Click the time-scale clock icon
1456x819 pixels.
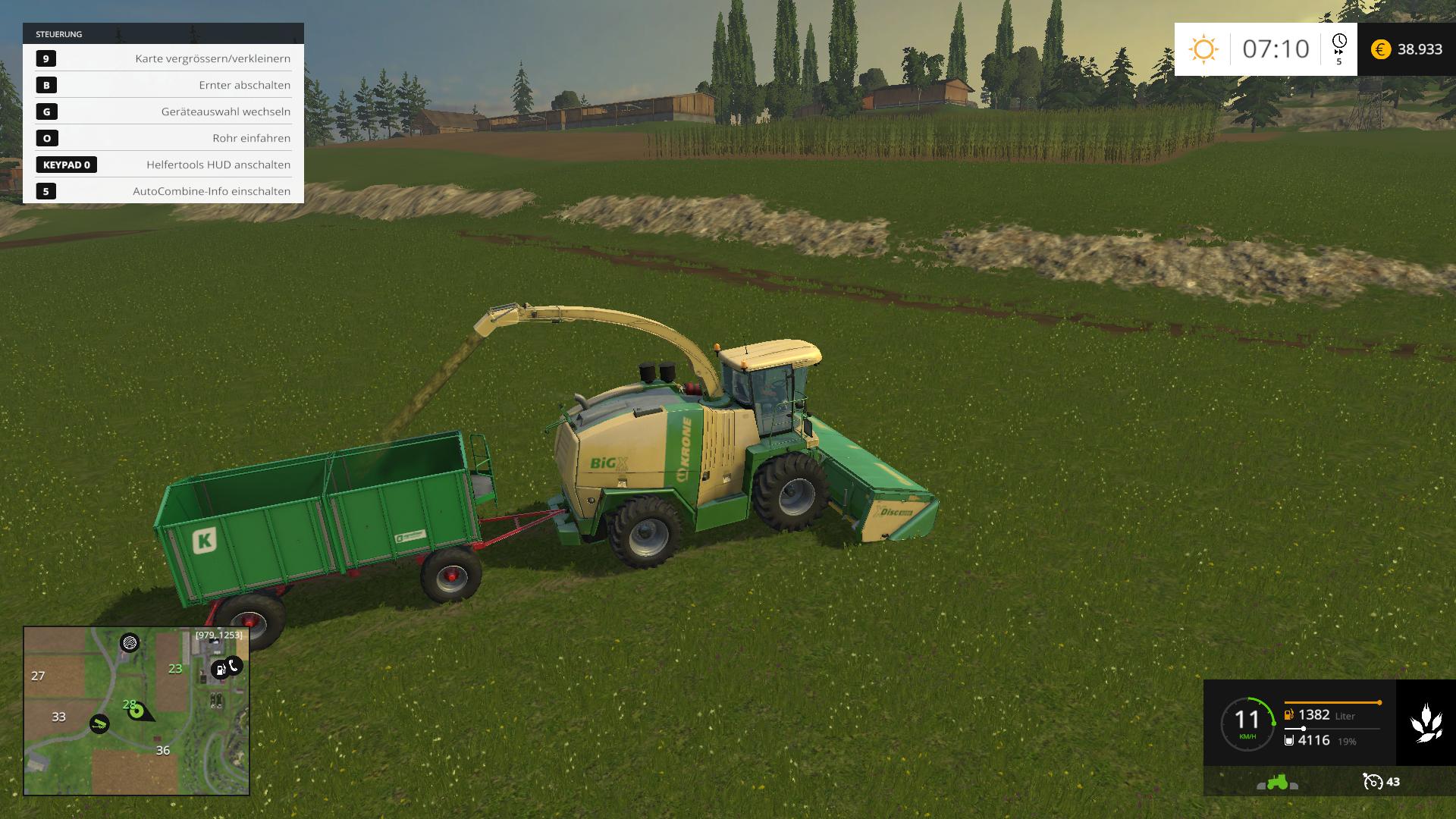tap(1339, 42)
